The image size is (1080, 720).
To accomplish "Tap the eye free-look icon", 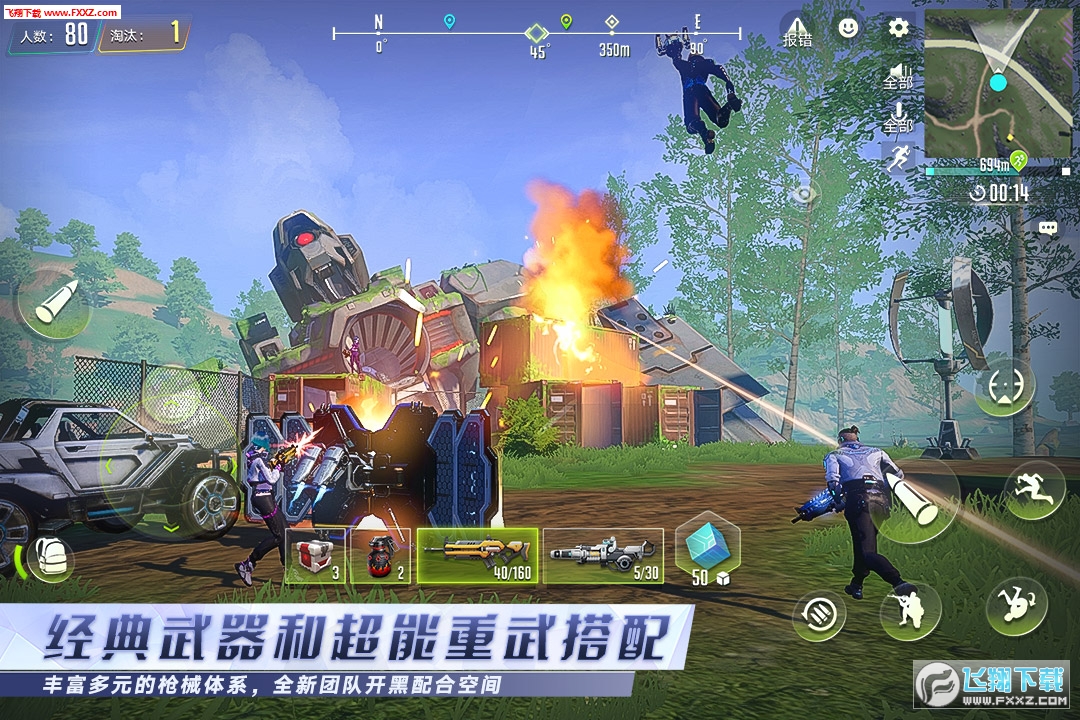I will (802, 195).
